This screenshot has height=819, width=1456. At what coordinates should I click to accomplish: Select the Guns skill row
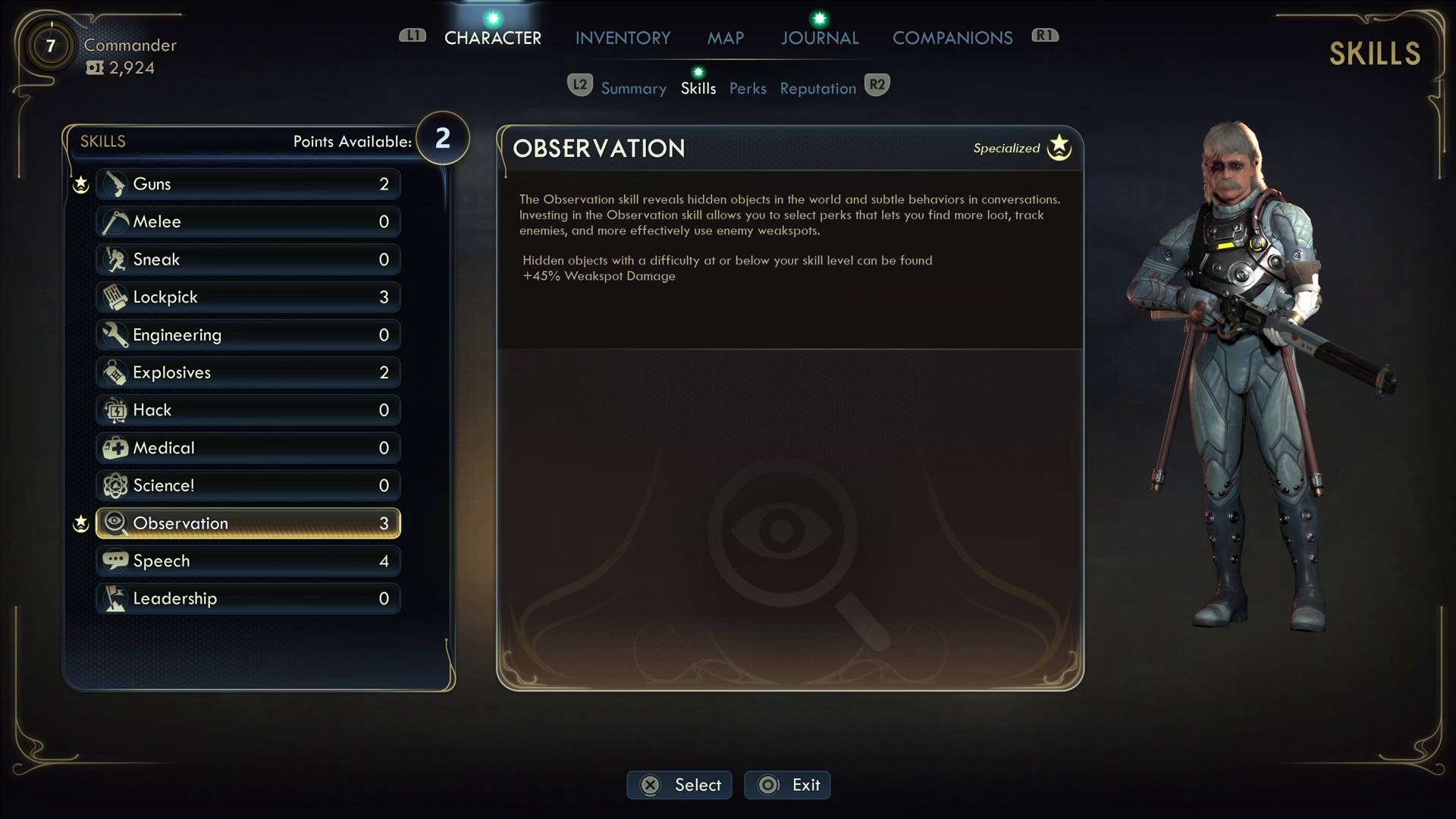point(248,184)
